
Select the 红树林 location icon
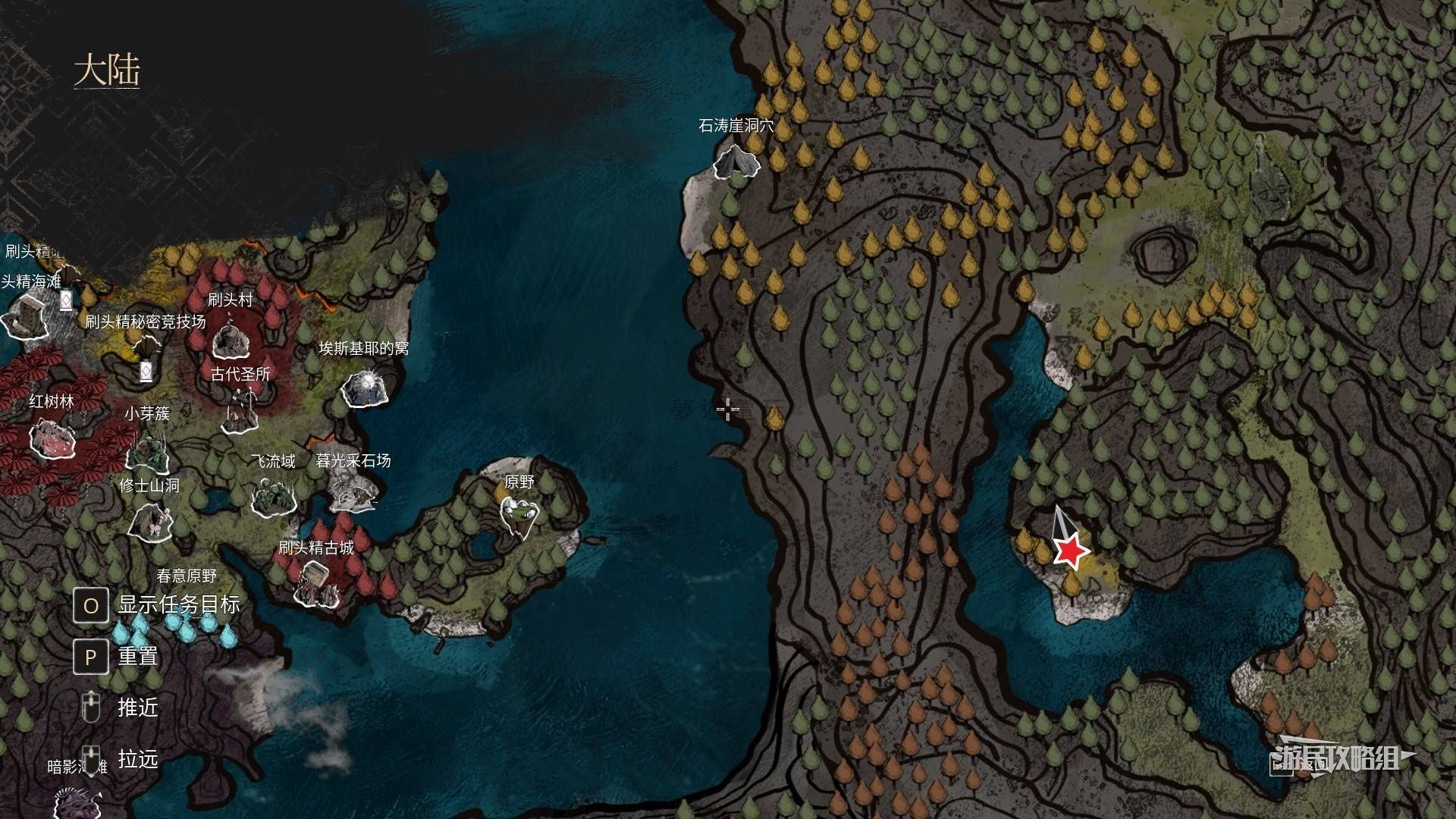click(52, 439)
